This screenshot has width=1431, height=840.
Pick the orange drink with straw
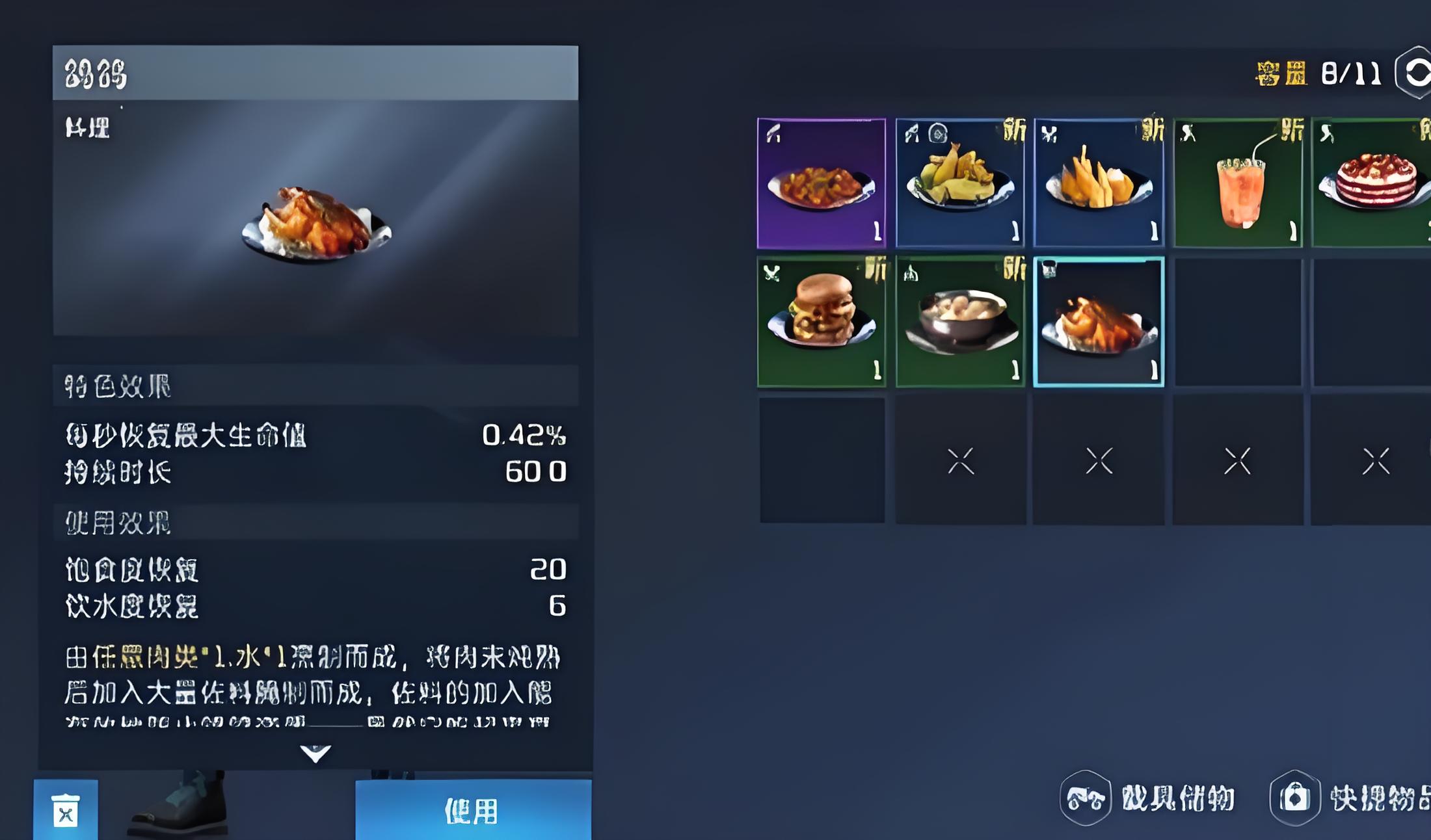[x=1238, y=183]
